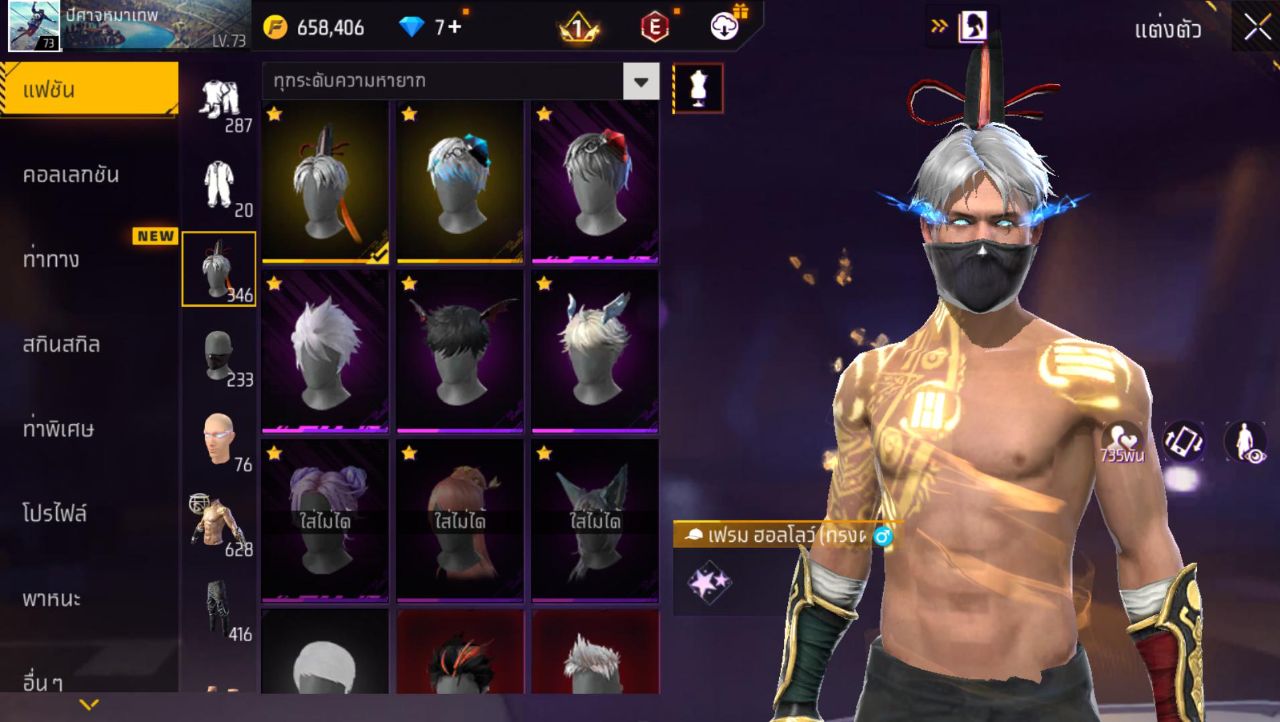Pick the black hair with devil horns

click(x=459, y=350)
